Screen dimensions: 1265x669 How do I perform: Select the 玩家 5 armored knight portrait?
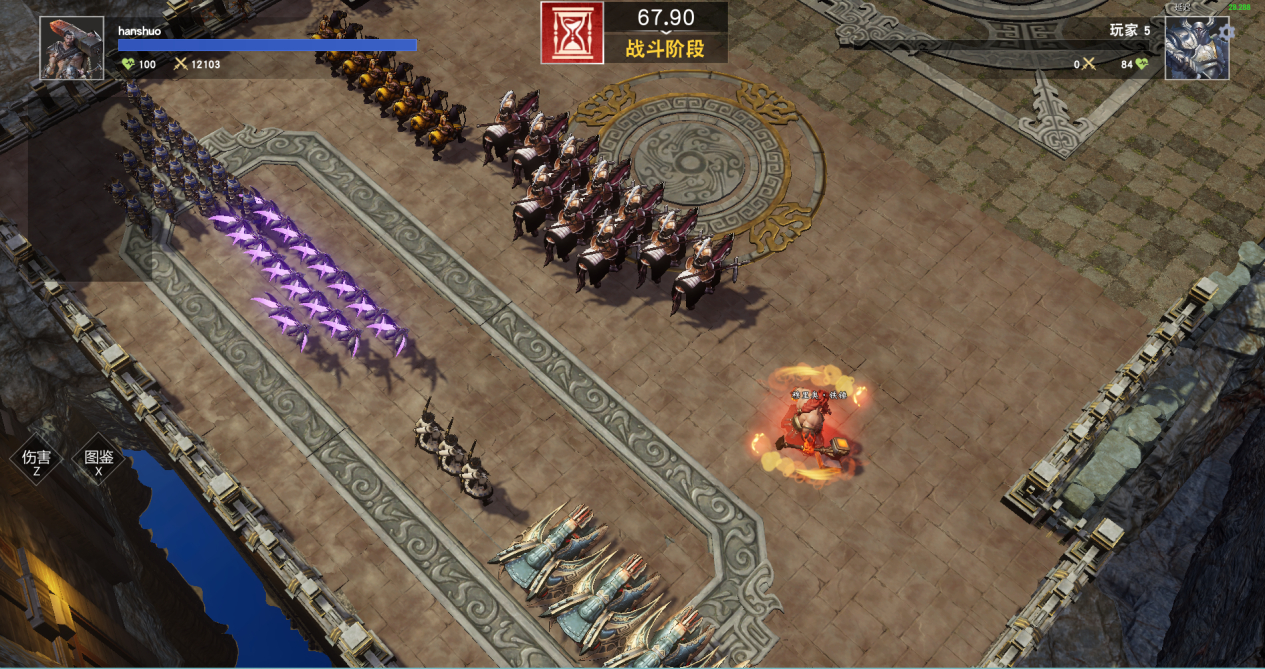[1196, 49]
